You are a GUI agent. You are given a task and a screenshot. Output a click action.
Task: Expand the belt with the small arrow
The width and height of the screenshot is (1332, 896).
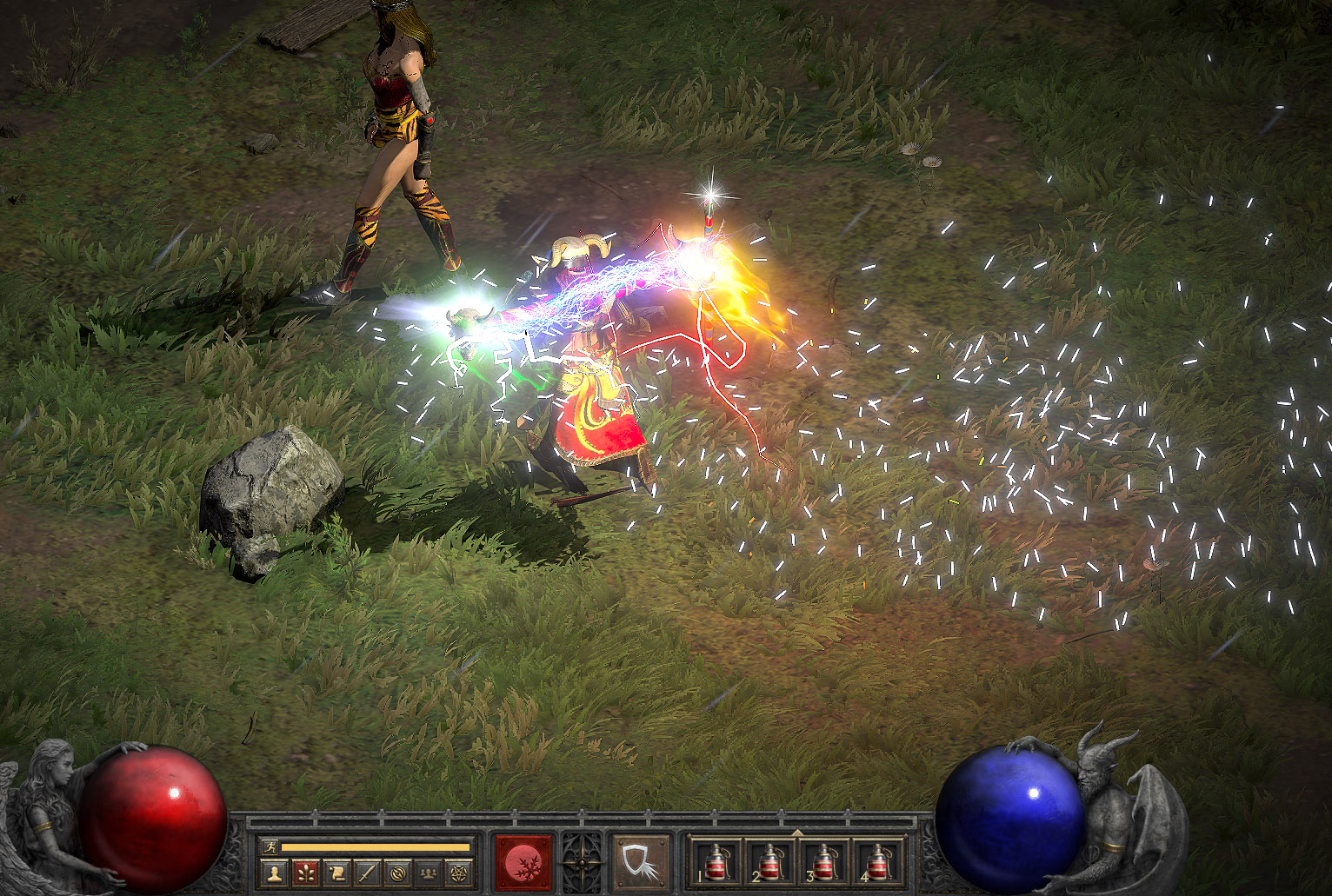(797, 833)
